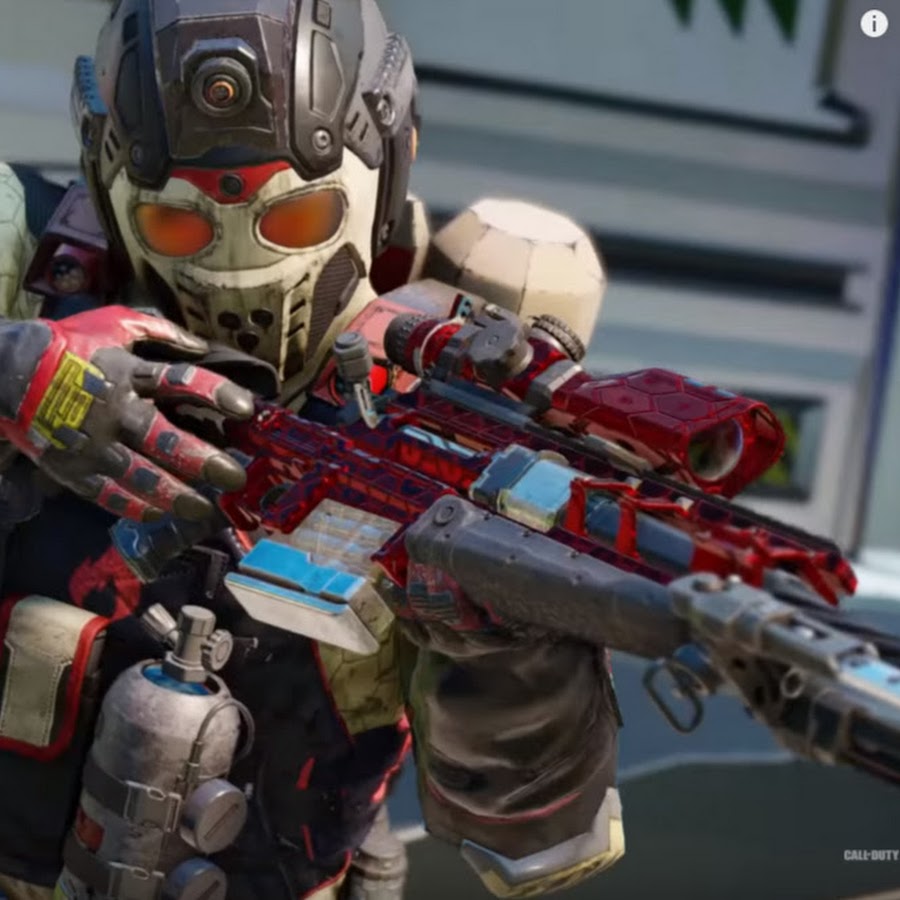Image resolution: width=900 pixels, height=900 pixels.
Task: Open the info icon overlay
Action: 874,23
